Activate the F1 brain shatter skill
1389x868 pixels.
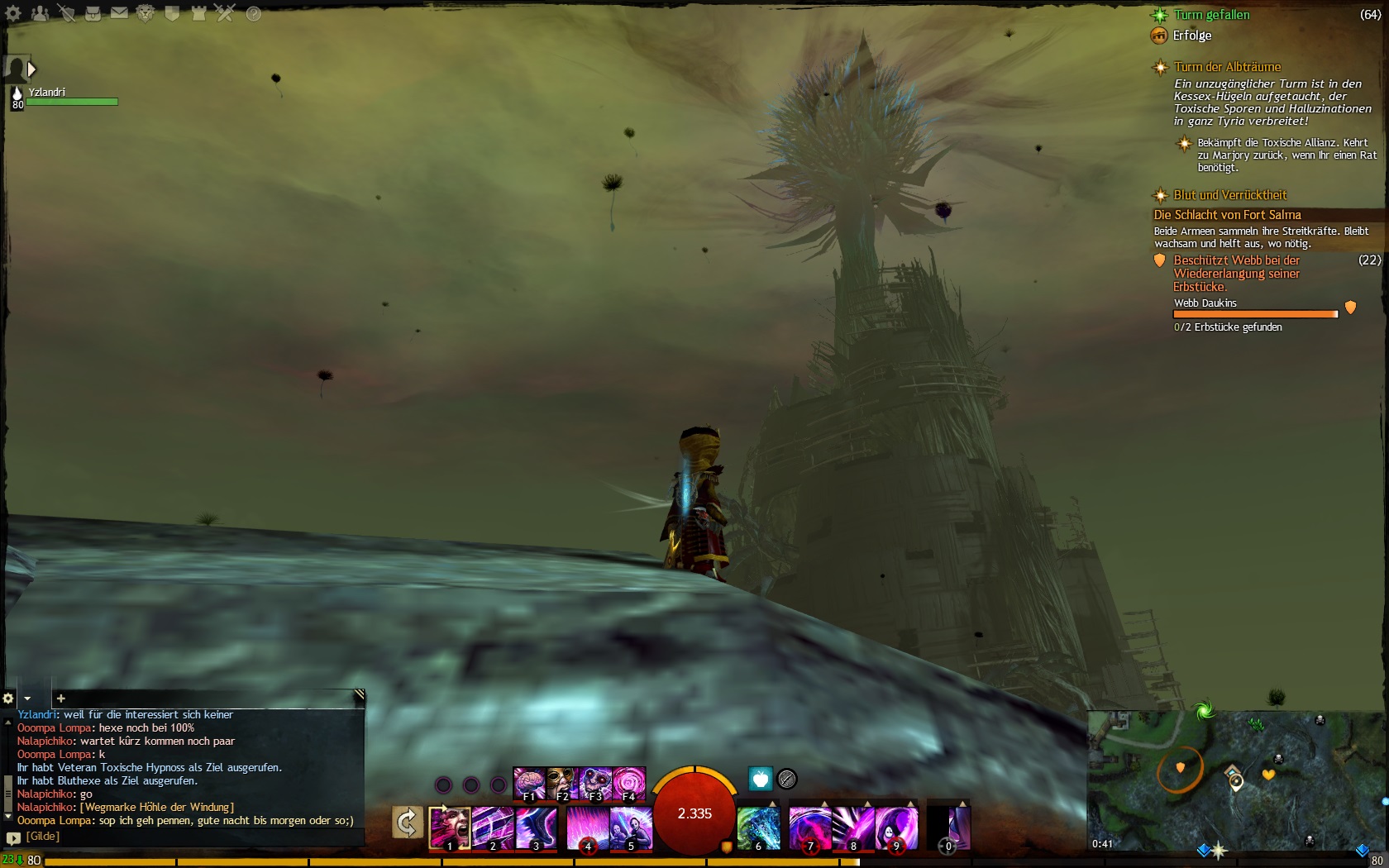(528, 783)
